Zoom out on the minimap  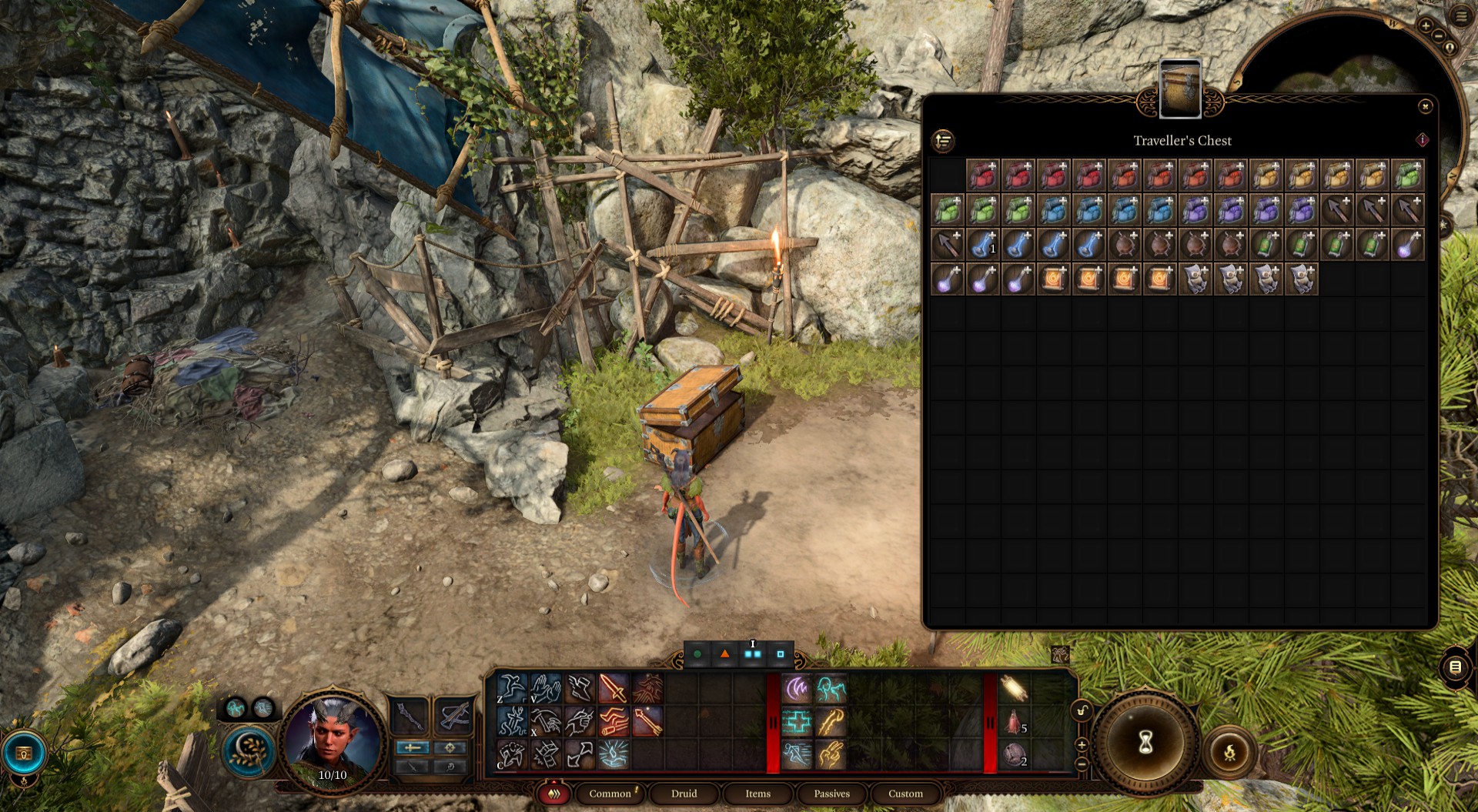(1438, 36)
